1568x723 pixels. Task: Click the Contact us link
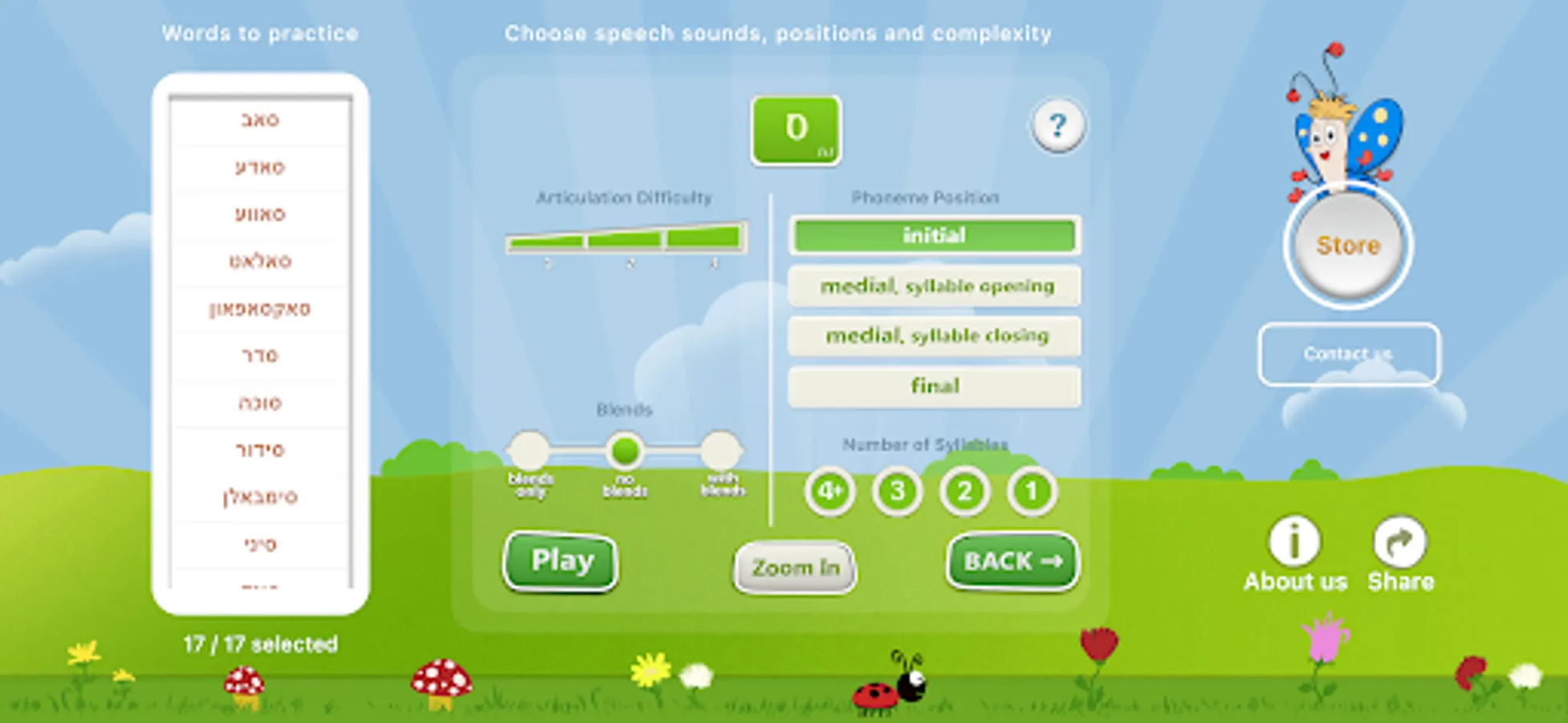[1349, 353]
